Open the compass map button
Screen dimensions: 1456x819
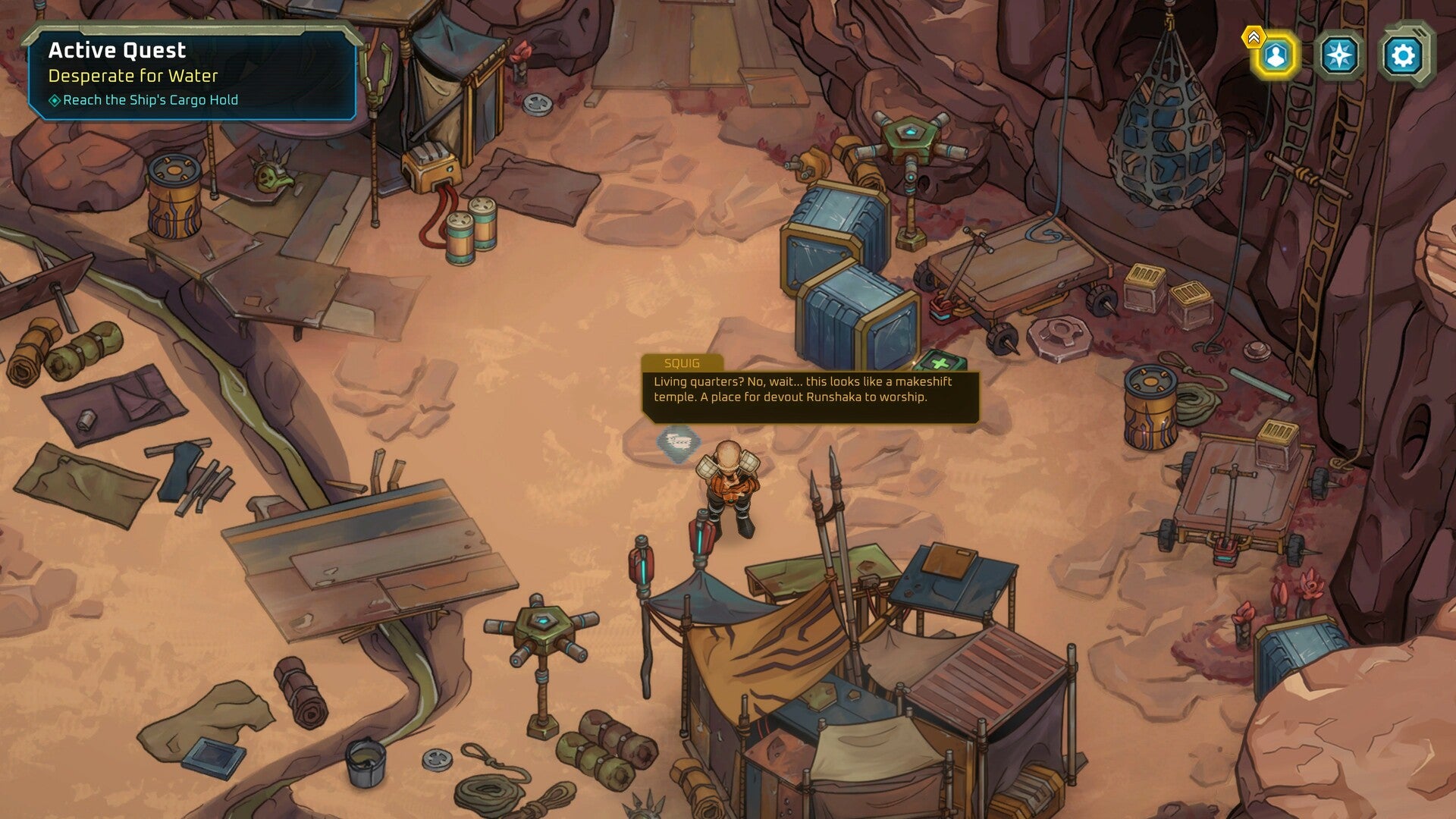(x=1340, y=55)
